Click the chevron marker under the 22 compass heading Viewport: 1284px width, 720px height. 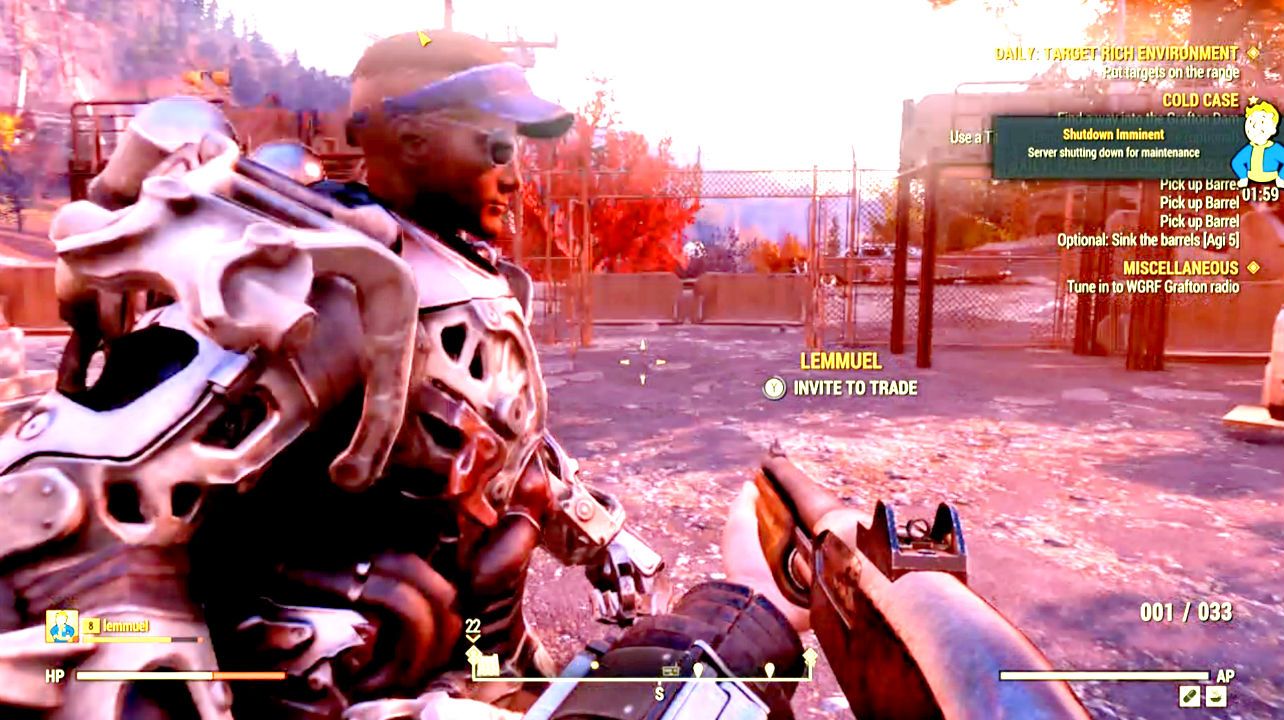click(473, 636)
